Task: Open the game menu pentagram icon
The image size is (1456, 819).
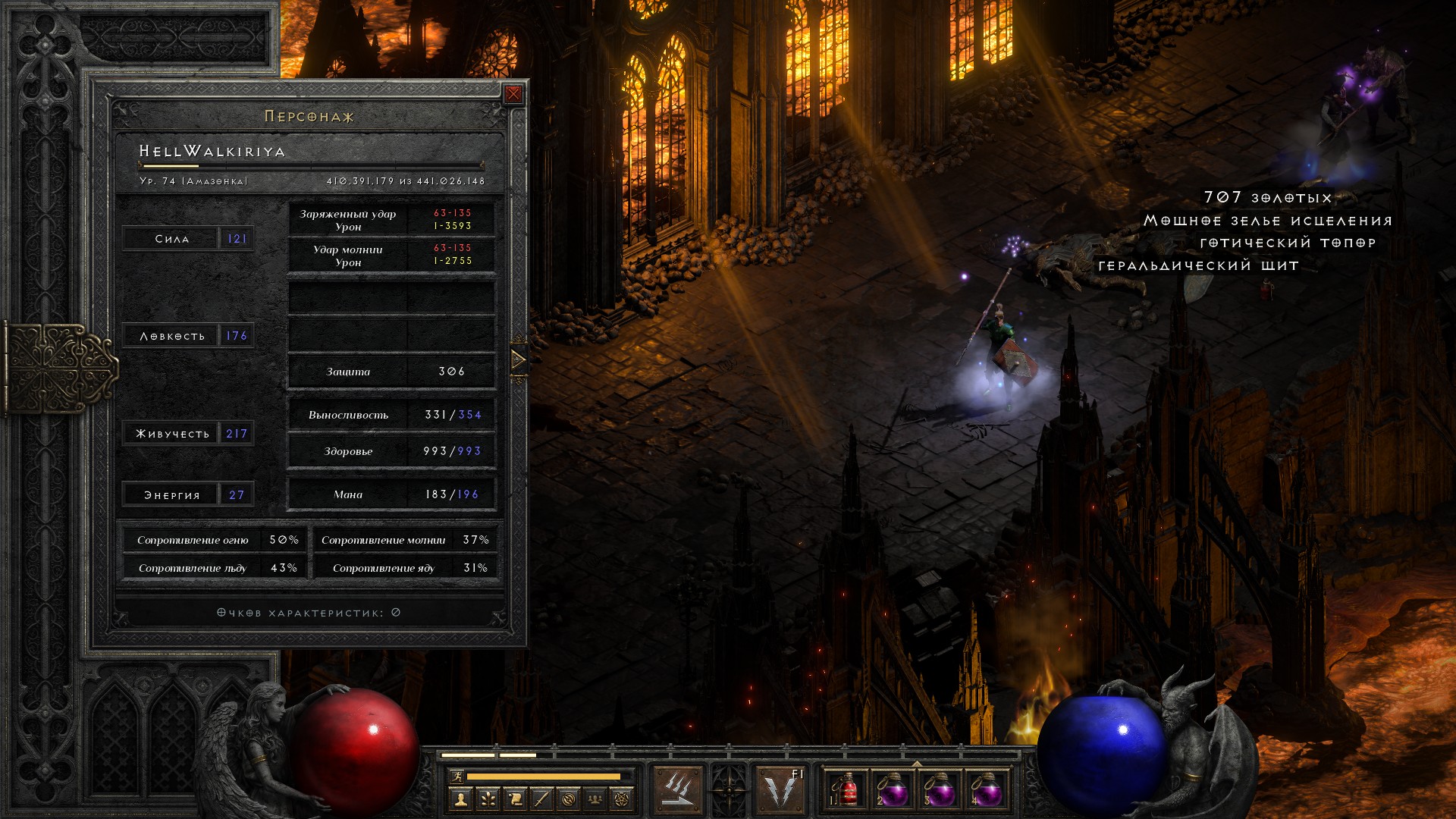Action: [622, 799]
